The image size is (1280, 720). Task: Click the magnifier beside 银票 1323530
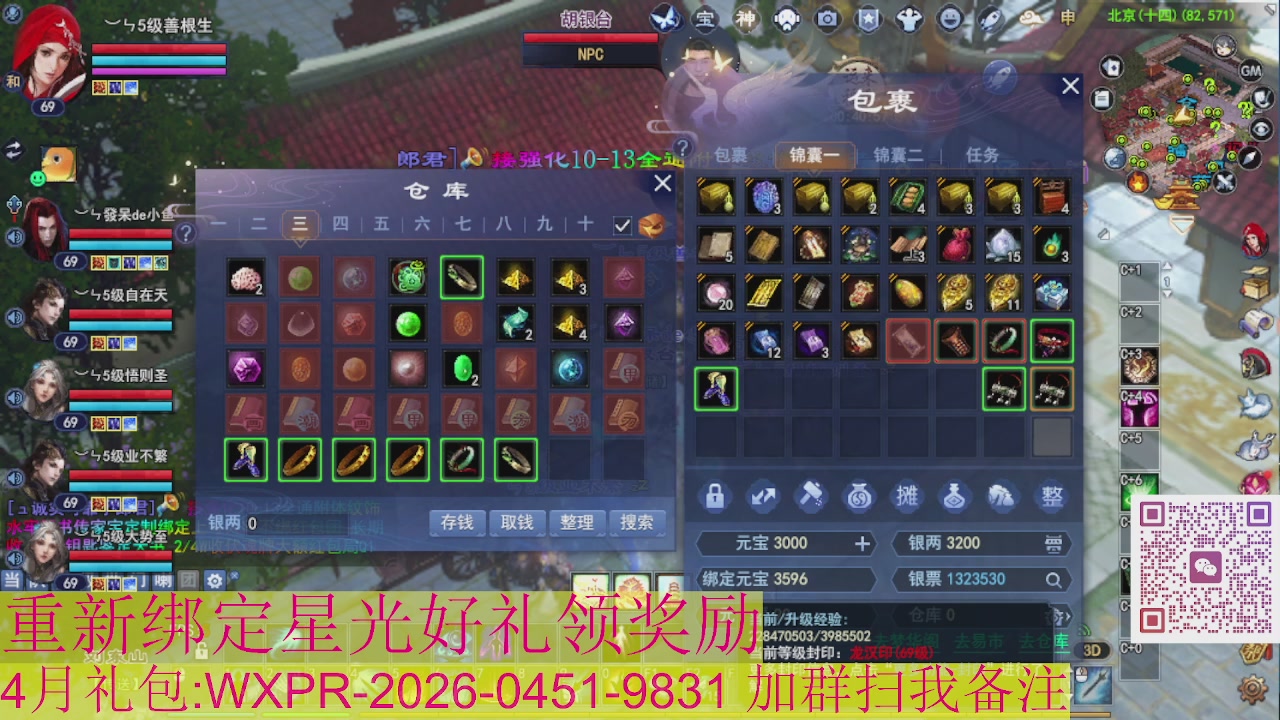(1053, 580)
